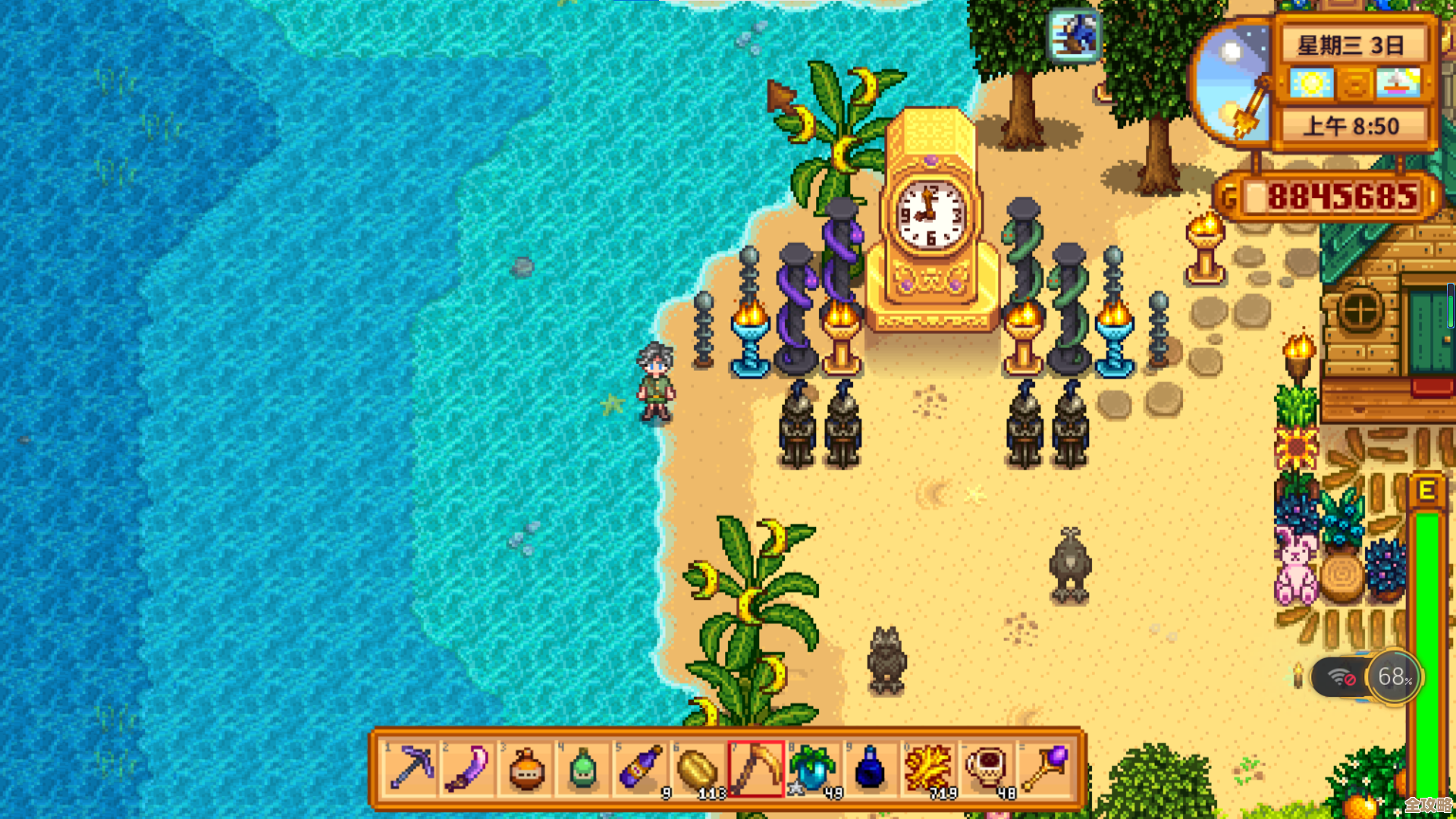Choose the blue fruit with green leaves
Screen dimensions: 1456x819
click(x=813, y=768)
